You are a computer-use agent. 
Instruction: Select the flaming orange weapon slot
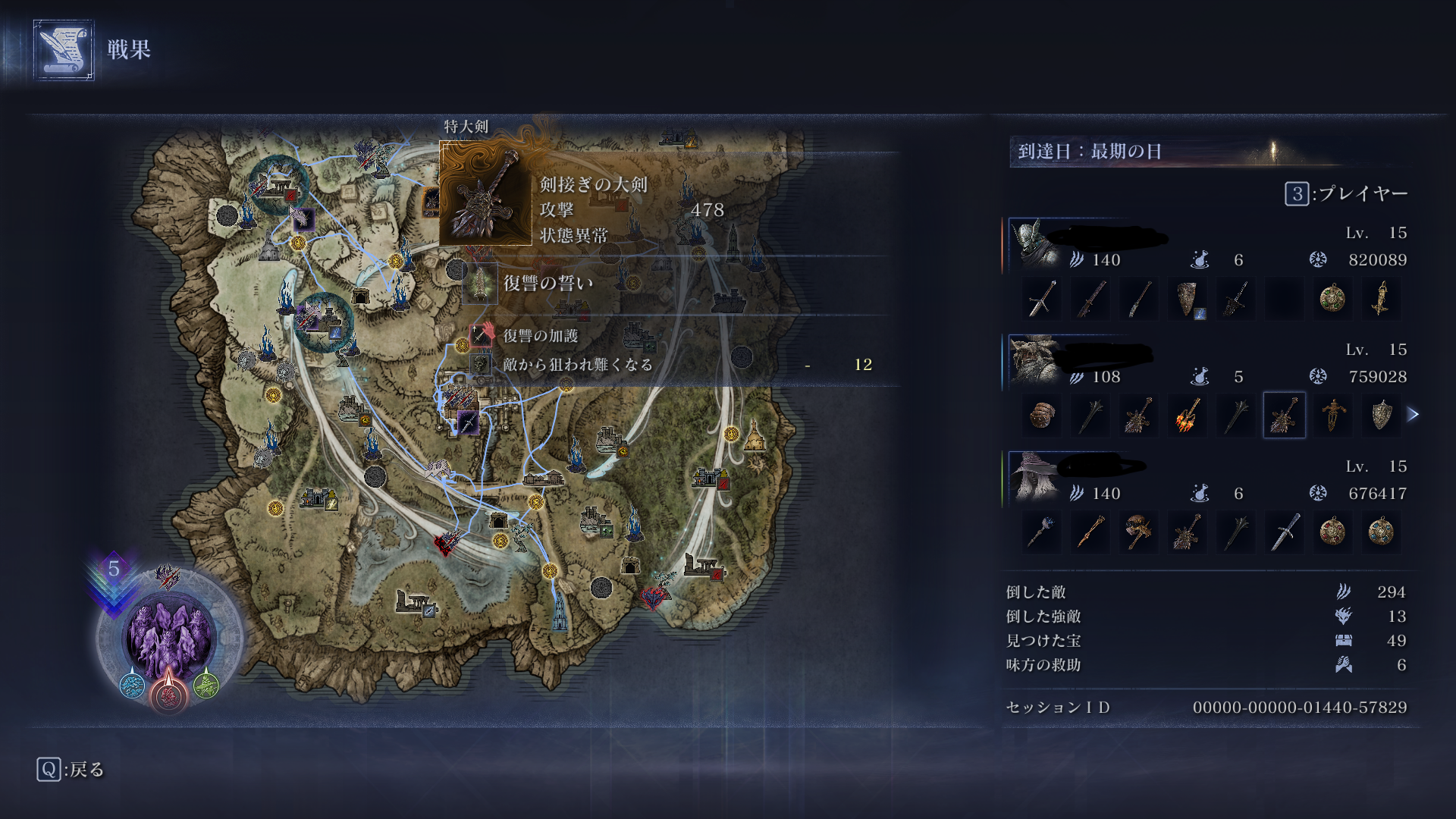1187,415
